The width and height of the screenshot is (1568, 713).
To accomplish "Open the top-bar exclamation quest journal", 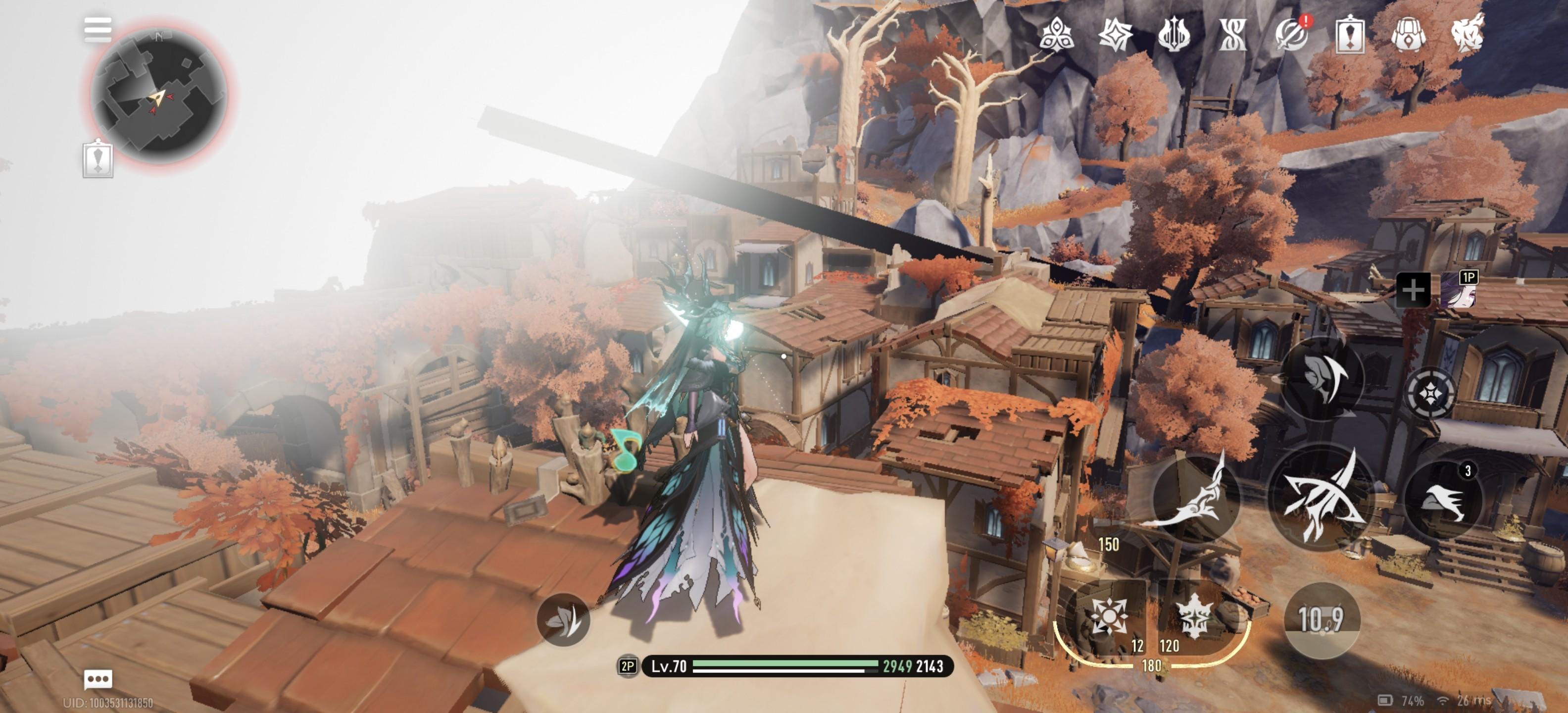I will pos(1349,34).
